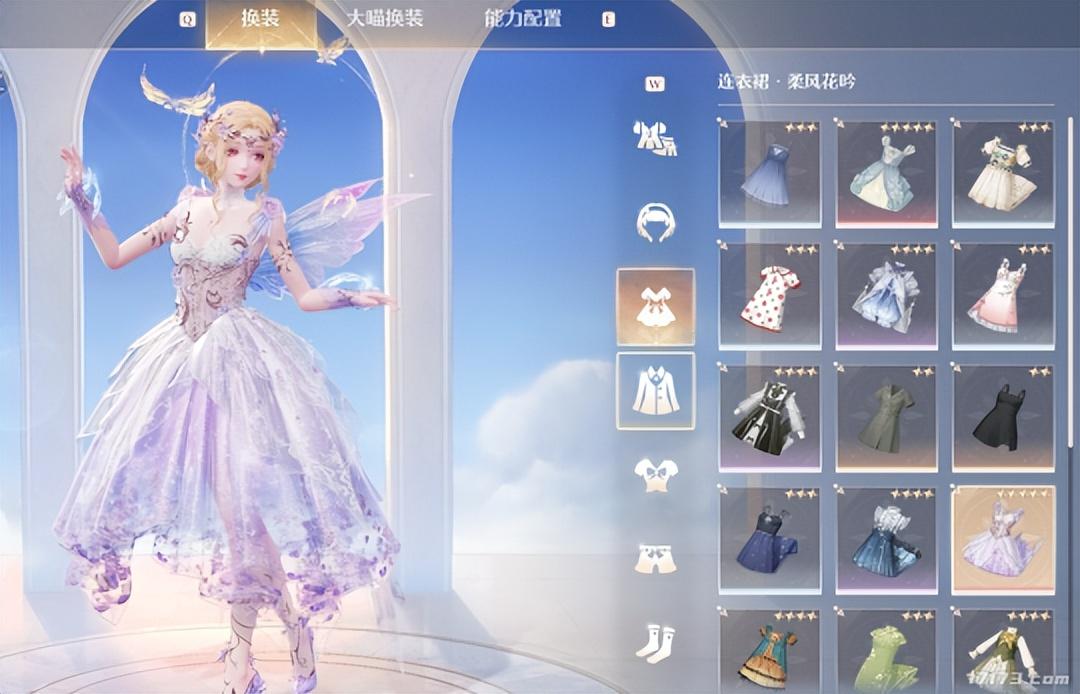Open the 大喵换装 tab
This screenshot has width=1080, height=694.
tap(385, 19)
